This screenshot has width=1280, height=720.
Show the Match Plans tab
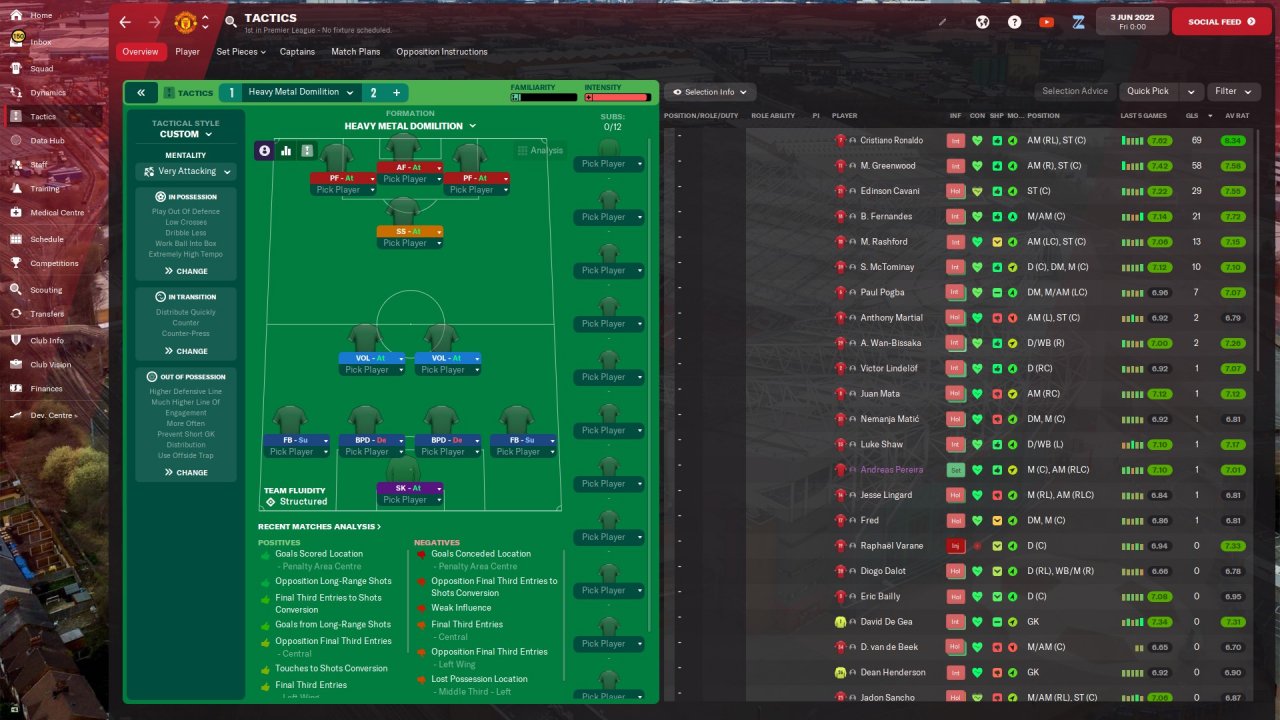[355, 52]
